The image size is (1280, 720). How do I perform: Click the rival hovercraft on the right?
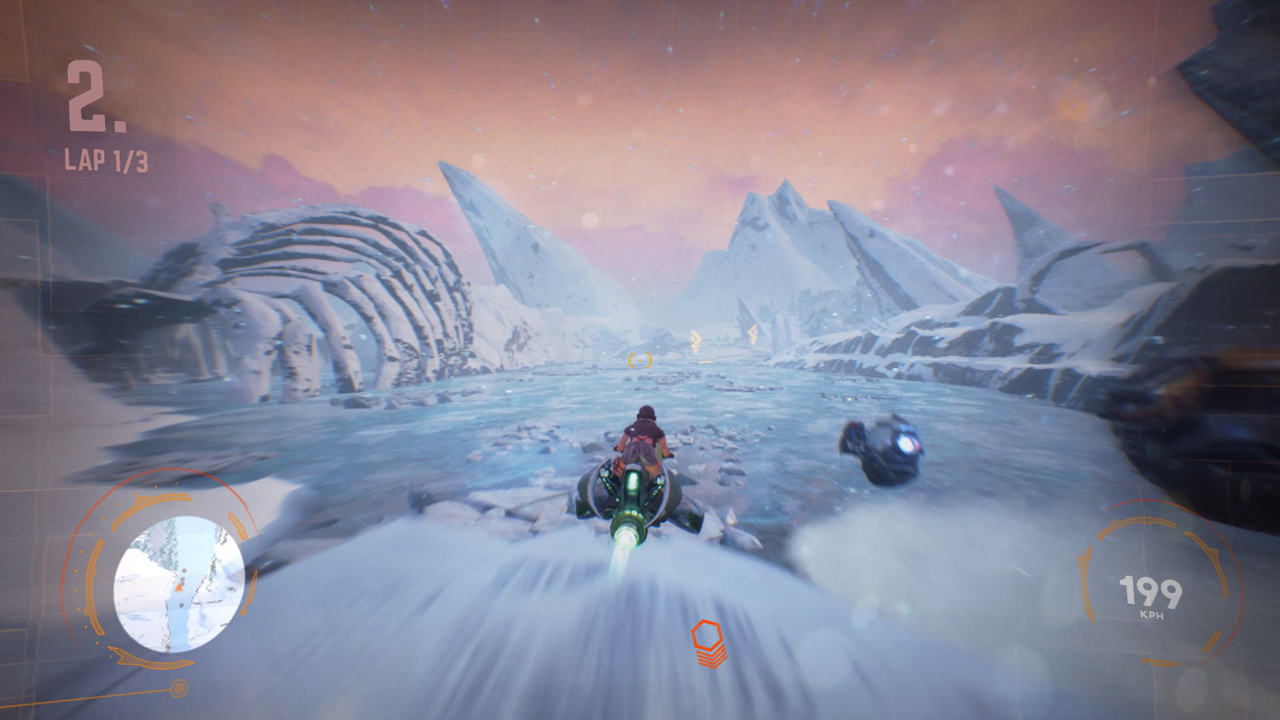885,445
